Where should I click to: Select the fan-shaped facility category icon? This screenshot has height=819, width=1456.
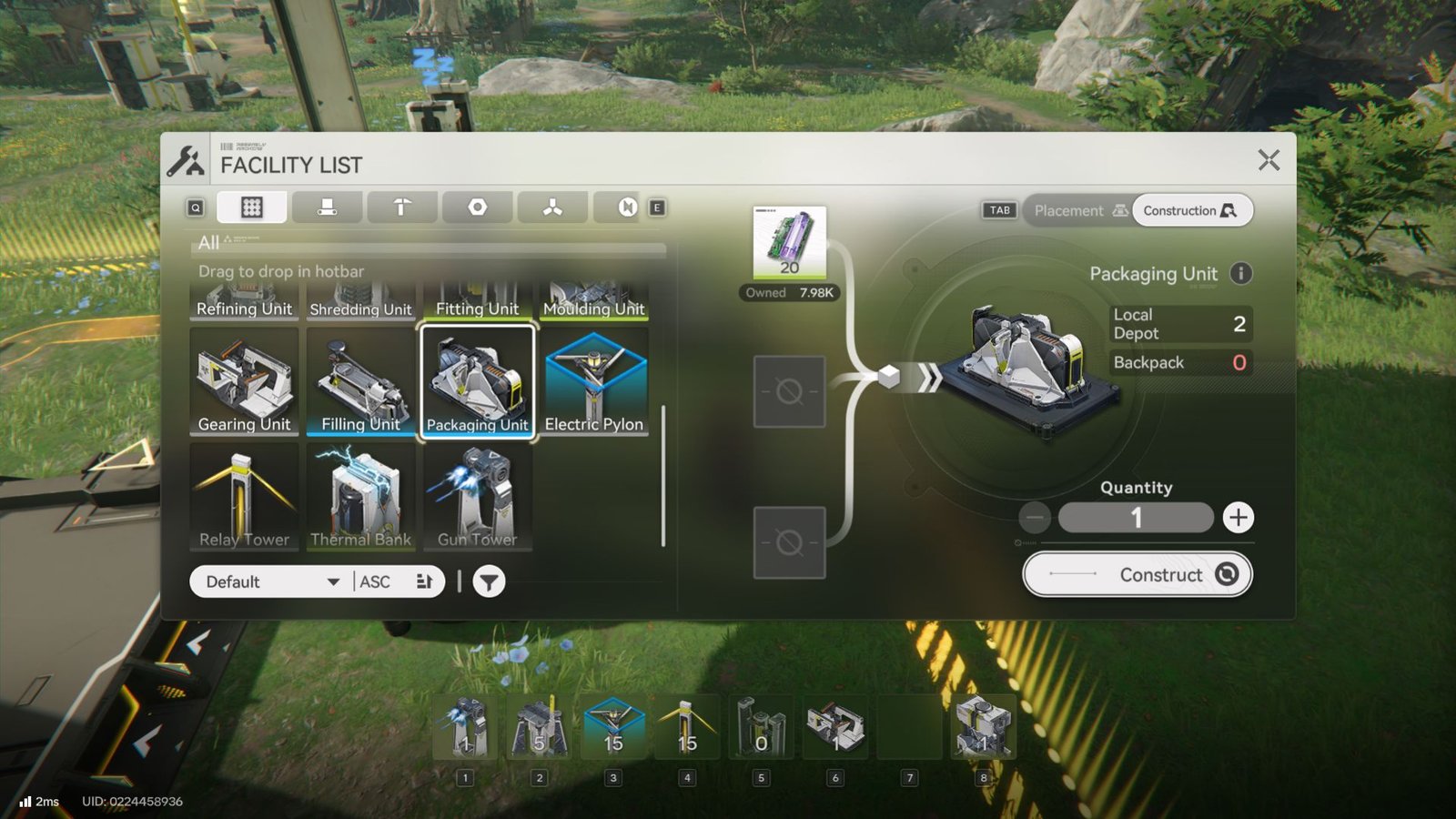coord(552,207)
